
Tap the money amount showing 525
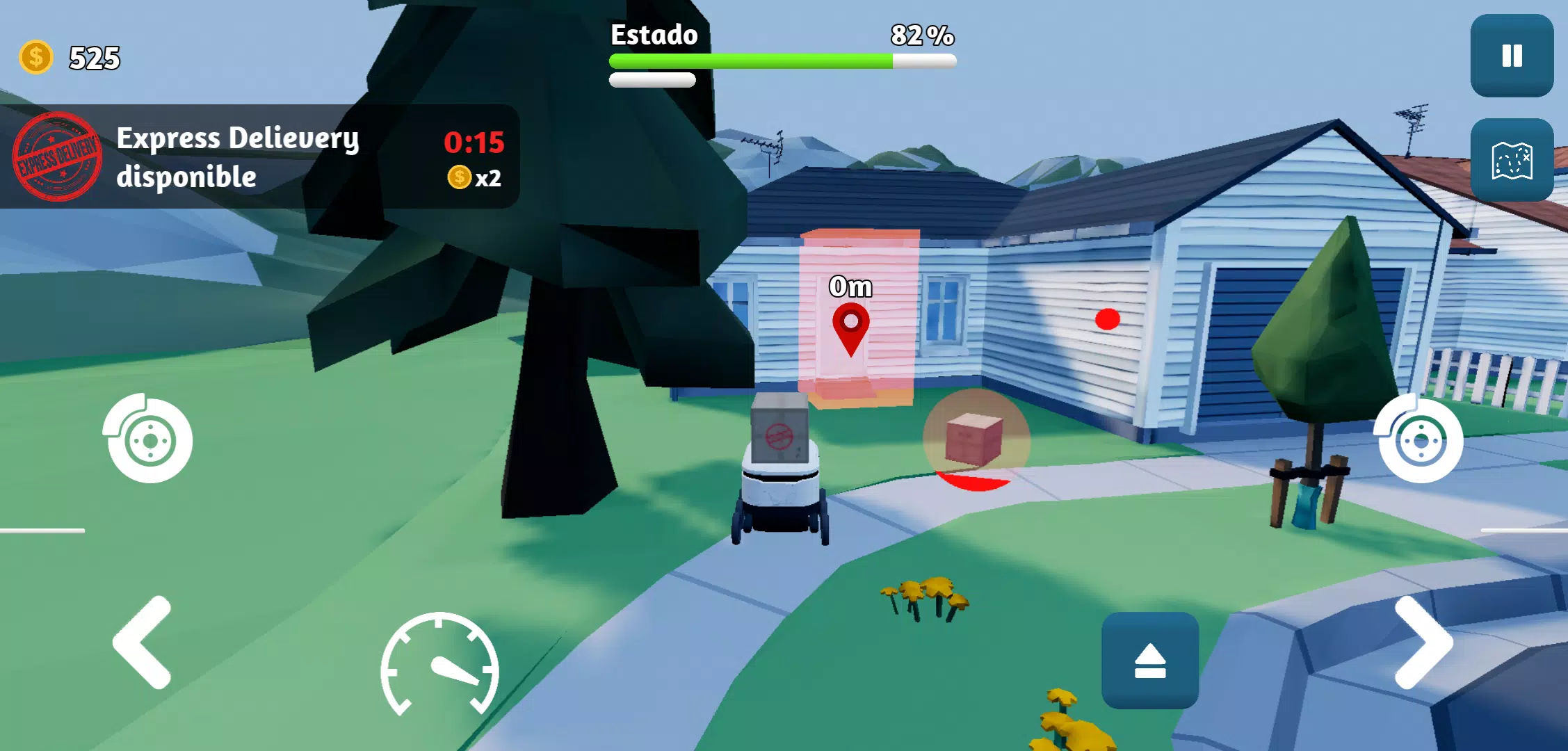(x=94, y=58)
